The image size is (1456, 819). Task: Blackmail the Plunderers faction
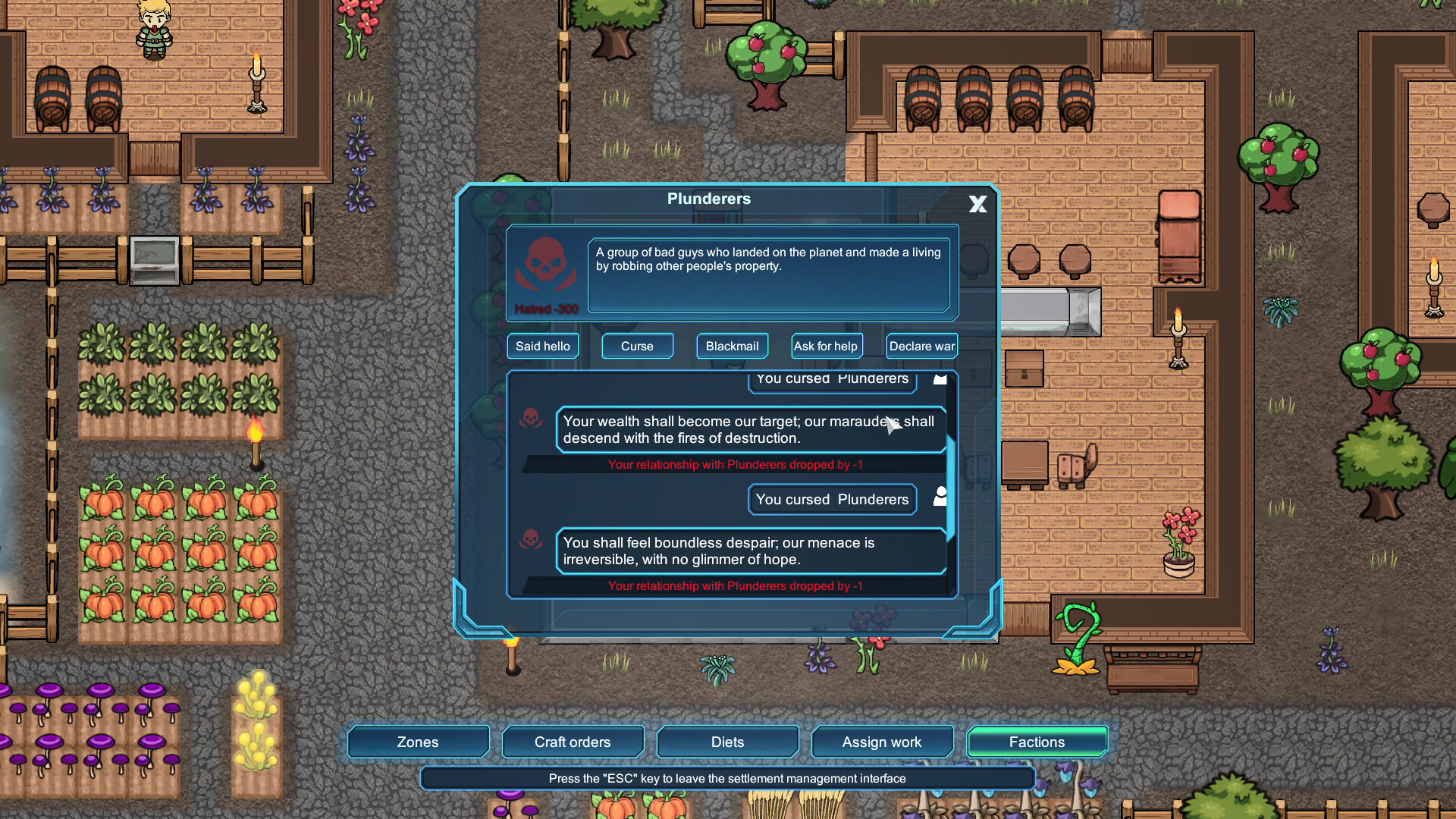(x=732, y=346)
